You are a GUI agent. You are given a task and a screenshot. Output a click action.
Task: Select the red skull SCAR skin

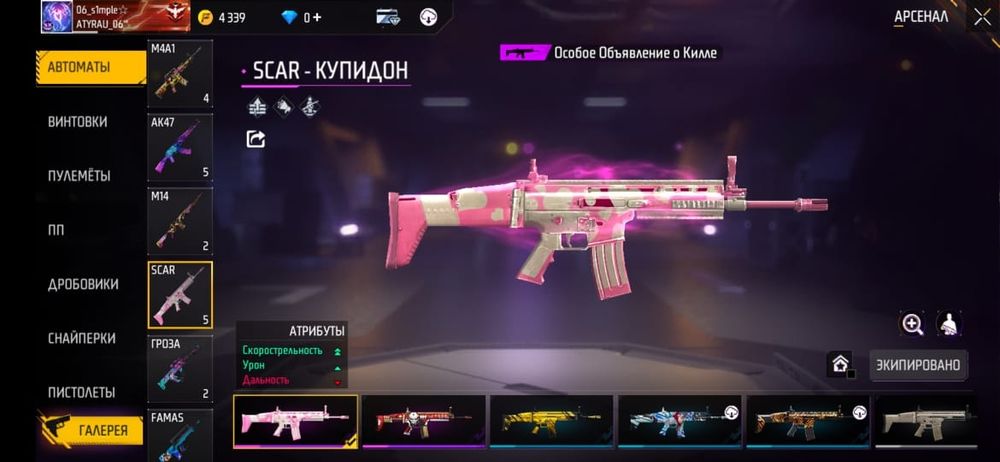pos(423,420)
